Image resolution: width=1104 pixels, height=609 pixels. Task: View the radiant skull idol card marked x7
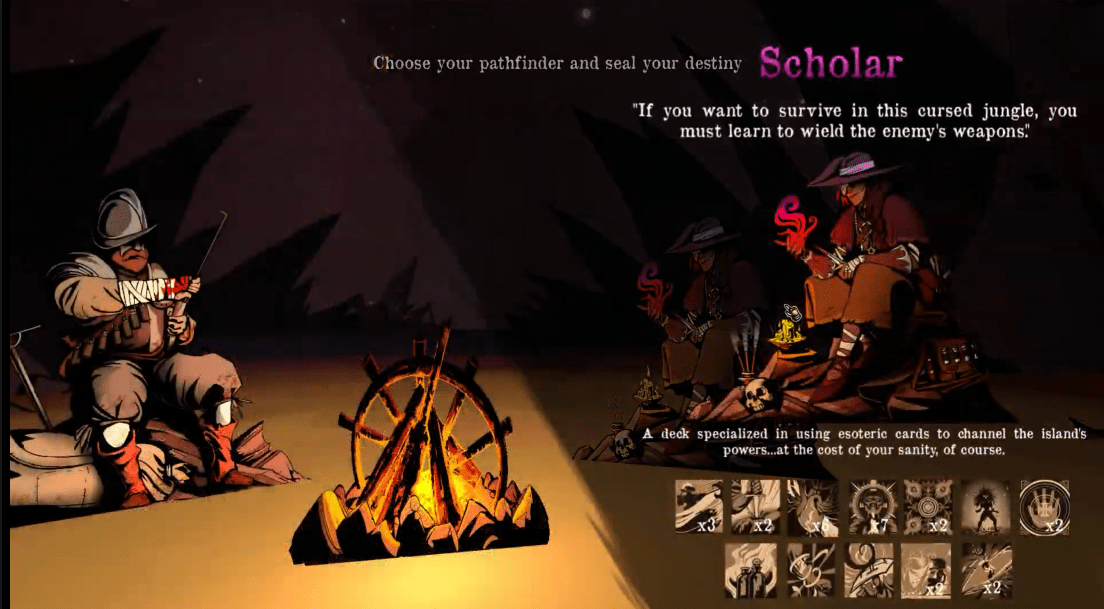[873, 505]
